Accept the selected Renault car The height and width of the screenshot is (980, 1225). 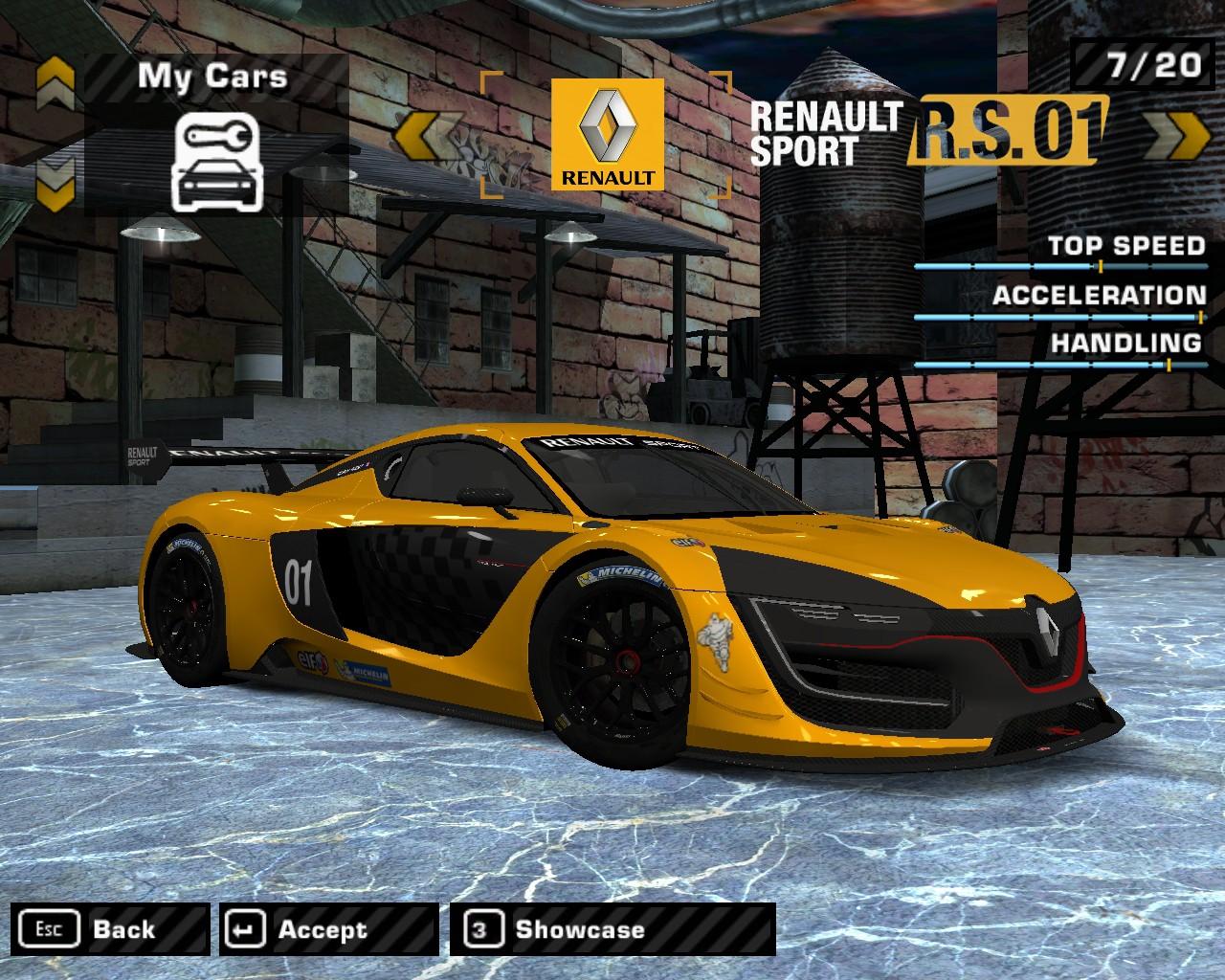(328, 929)
